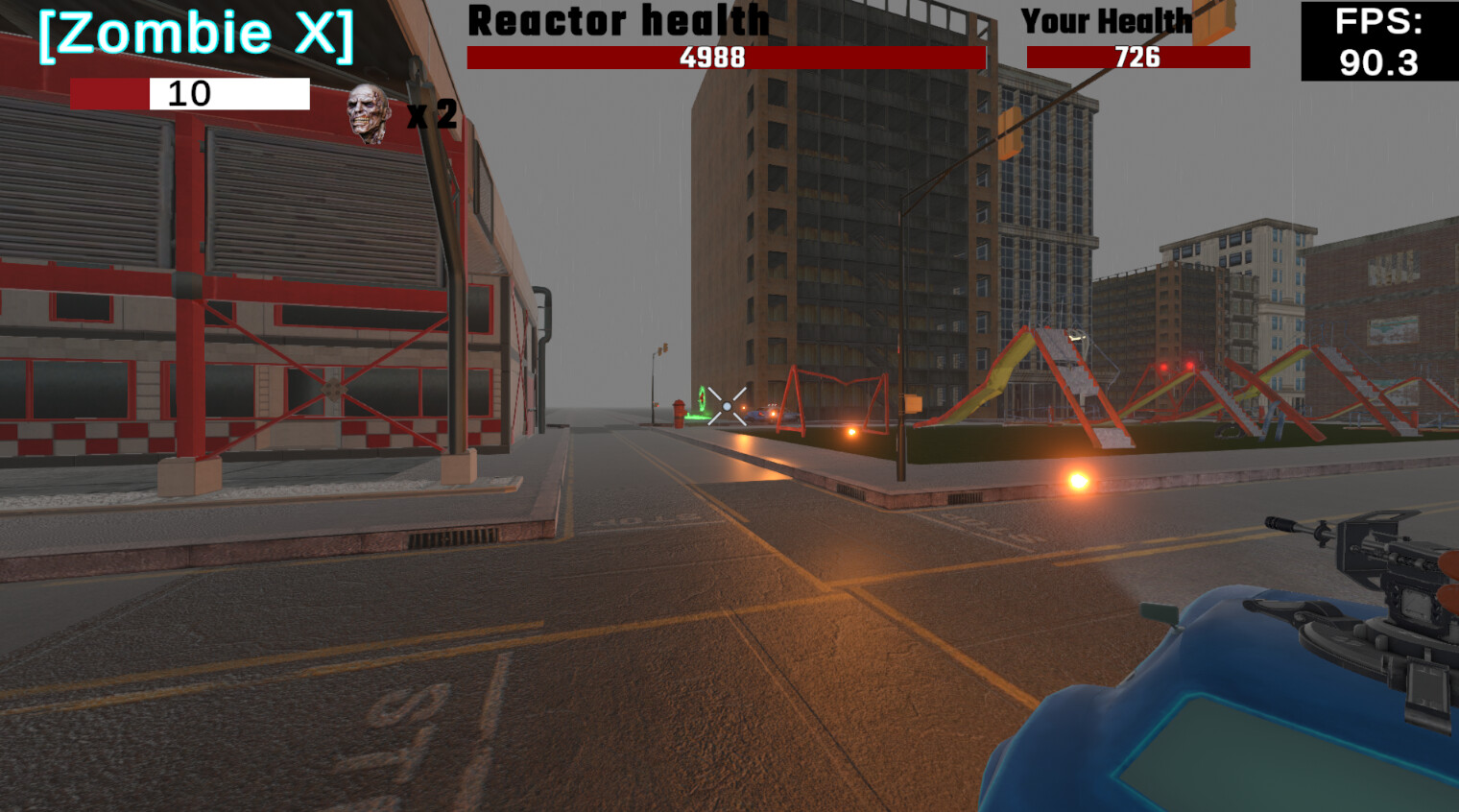Click the crosshair reticle in screen center
Screen dimensions: 1459x812
click(x=729, y=406)
